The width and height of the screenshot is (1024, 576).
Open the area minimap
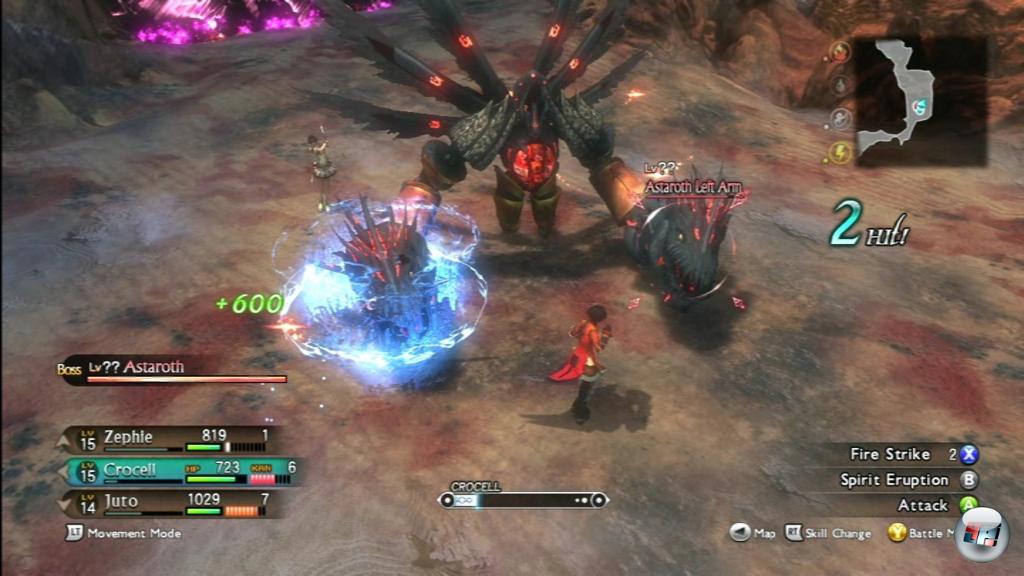[x=920, y=100]
